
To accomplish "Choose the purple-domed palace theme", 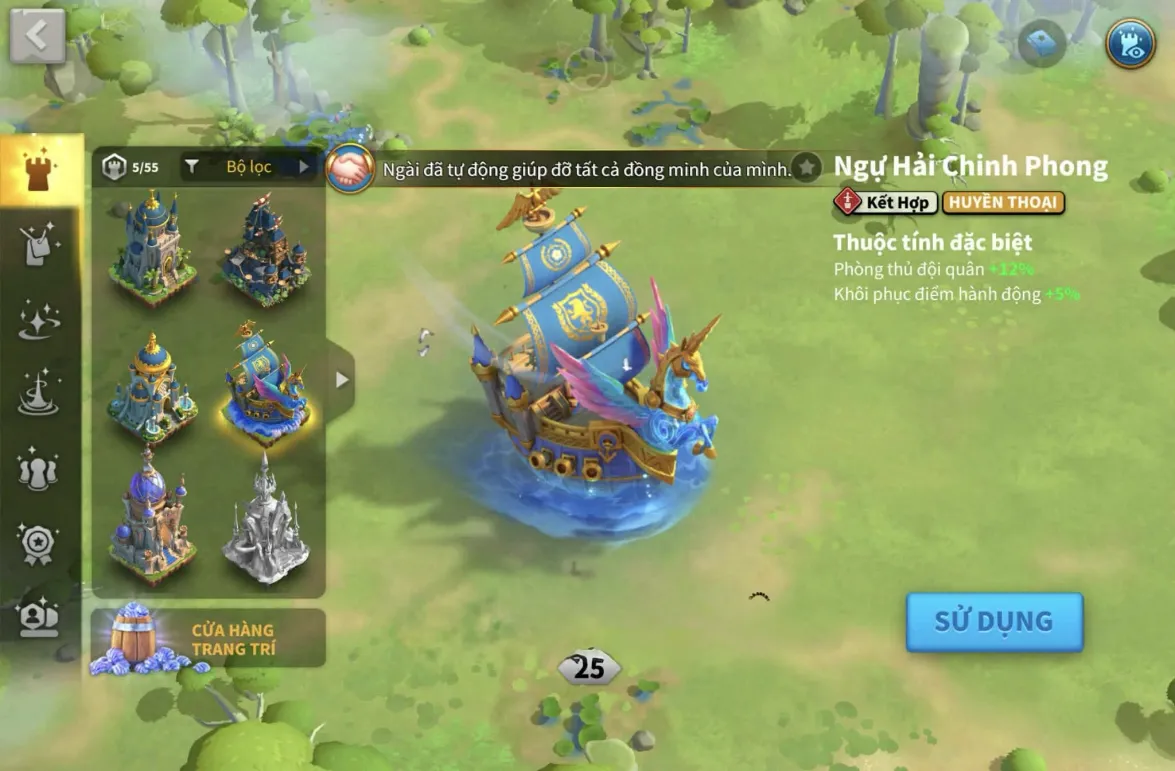I will 153,520.
